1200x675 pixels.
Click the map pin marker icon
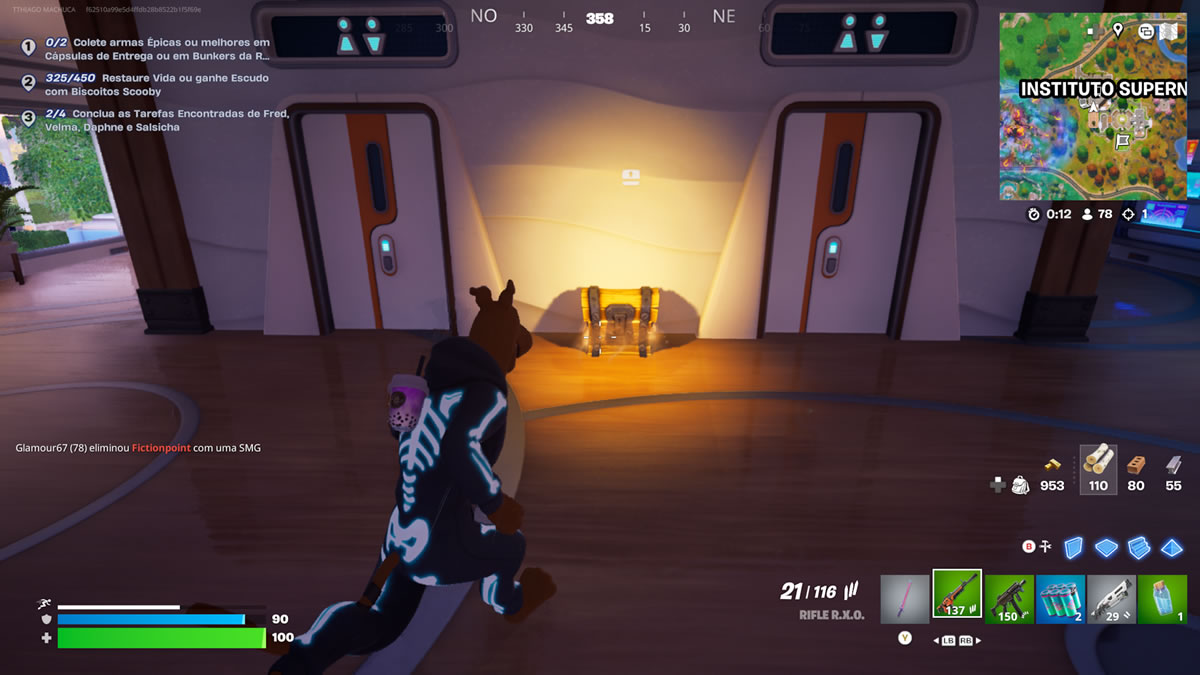(x=1117, y=30)
